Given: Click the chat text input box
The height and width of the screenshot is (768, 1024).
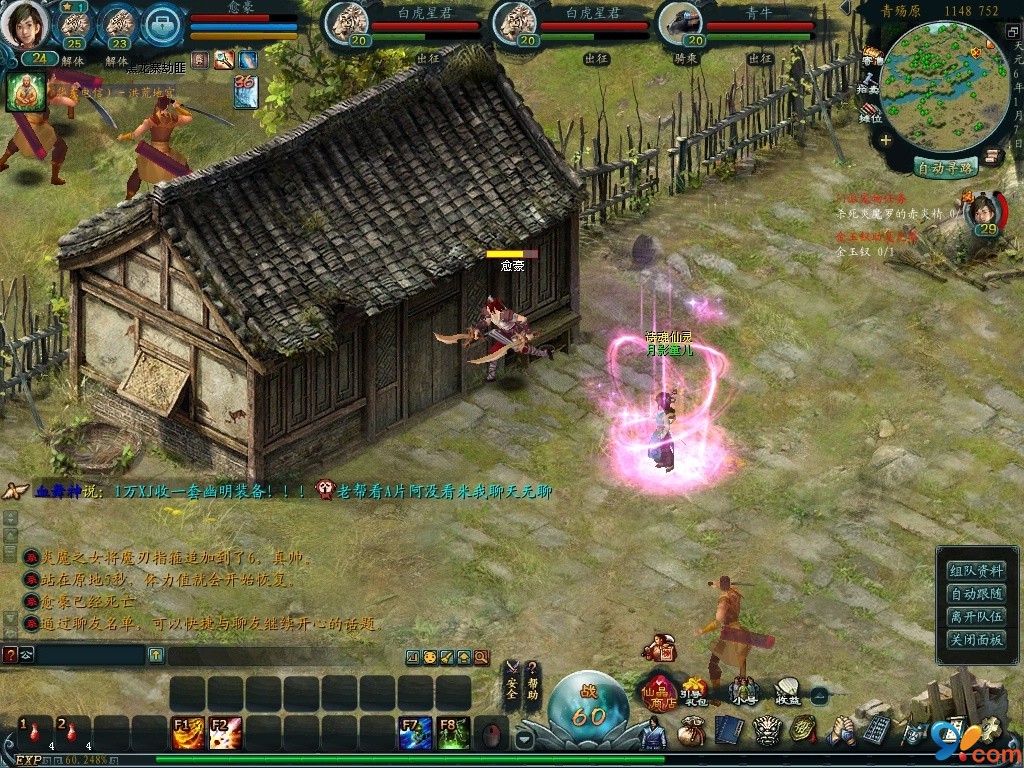Looking at the screenshot, I should 85,655.
